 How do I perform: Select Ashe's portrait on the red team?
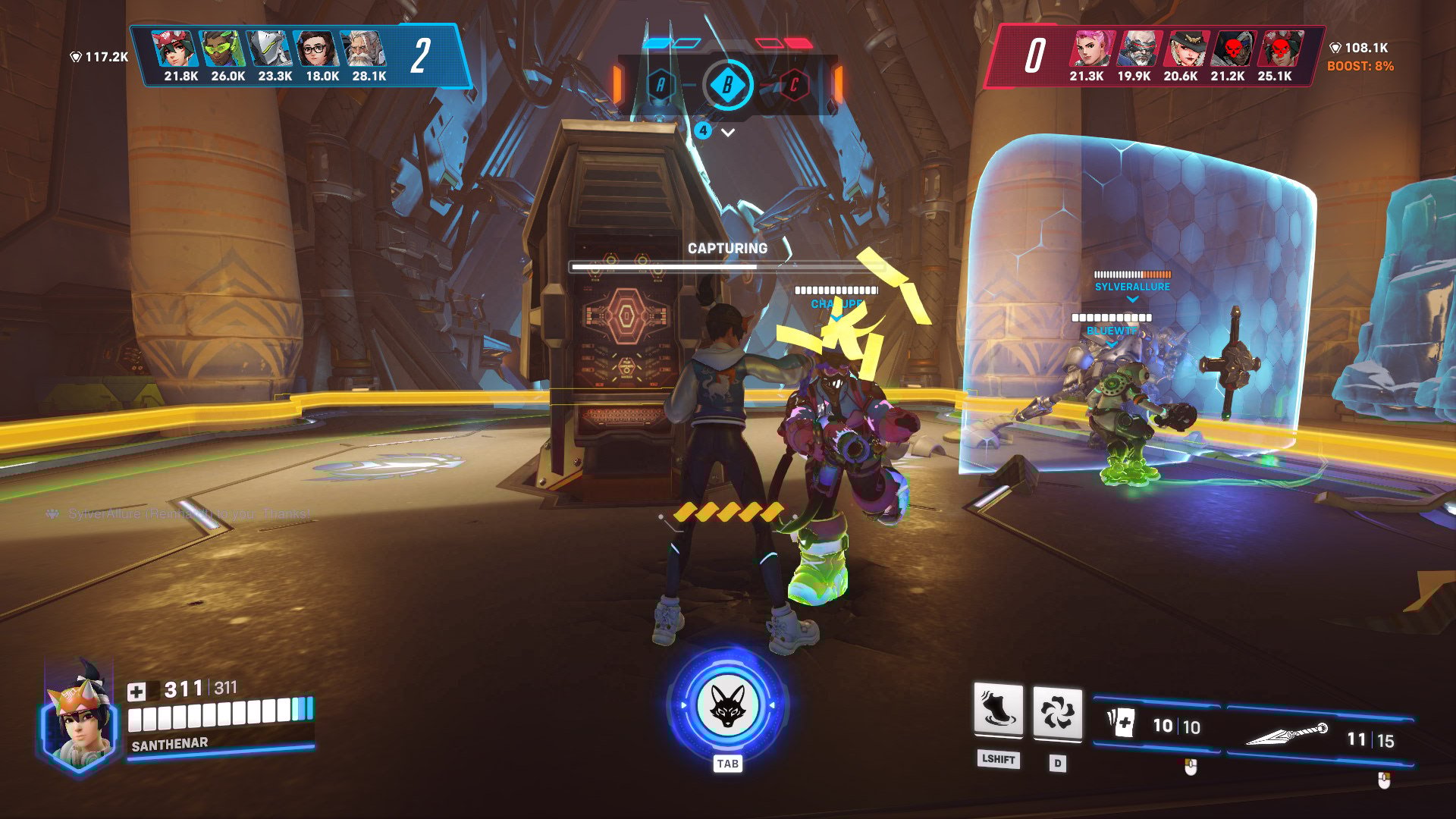1188,48
